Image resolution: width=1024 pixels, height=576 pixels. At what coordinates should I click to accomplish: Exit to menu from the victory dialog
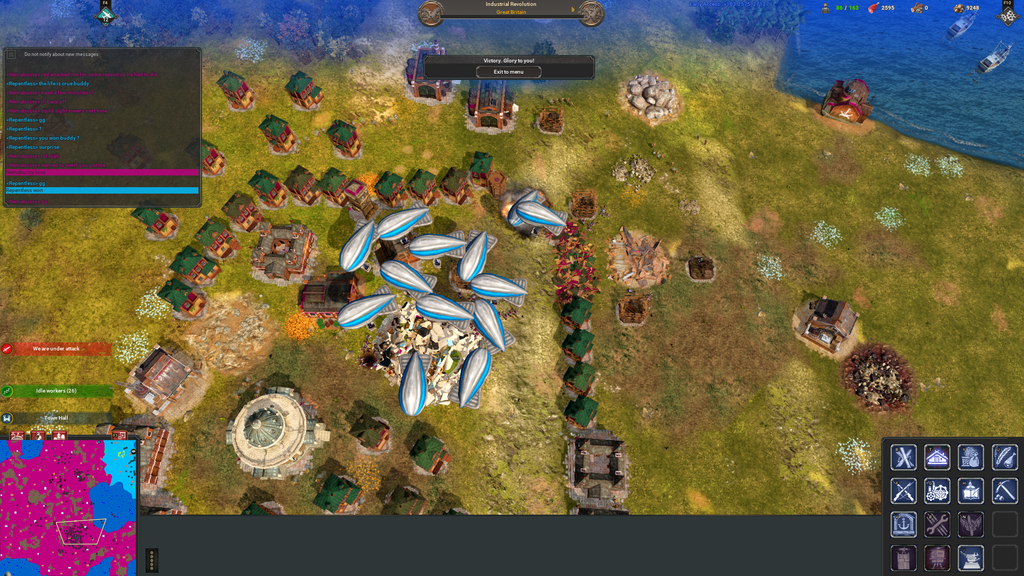509,72
